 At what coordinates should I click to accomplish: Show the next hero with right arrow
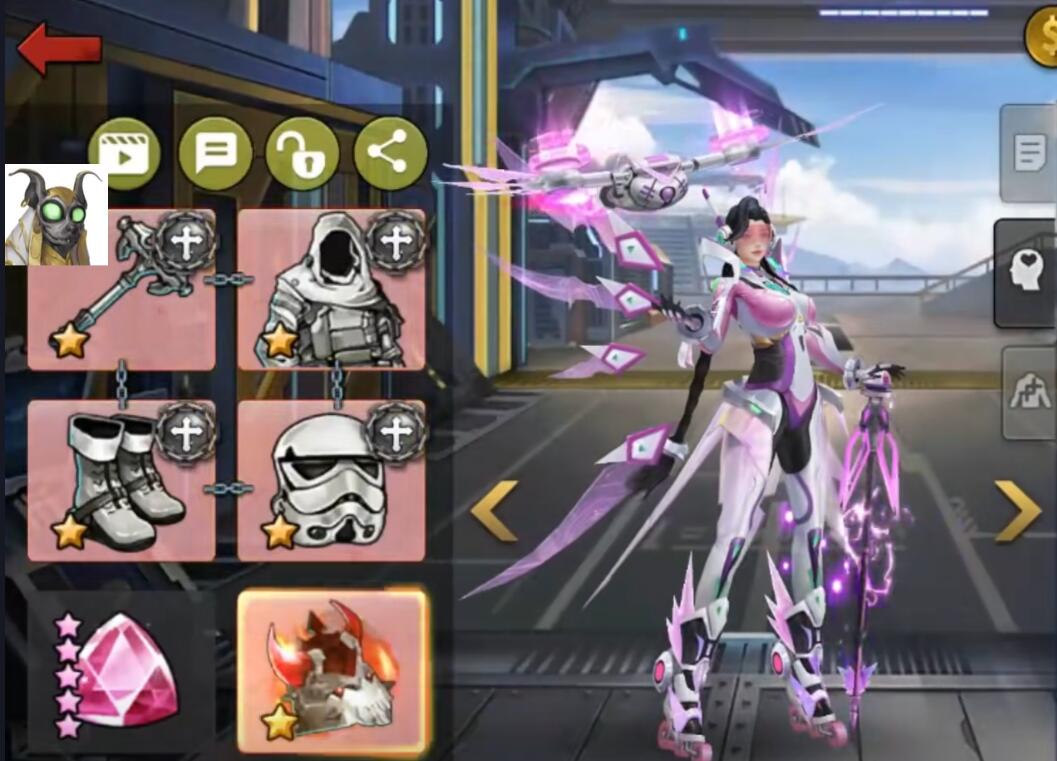(1018, 511)
